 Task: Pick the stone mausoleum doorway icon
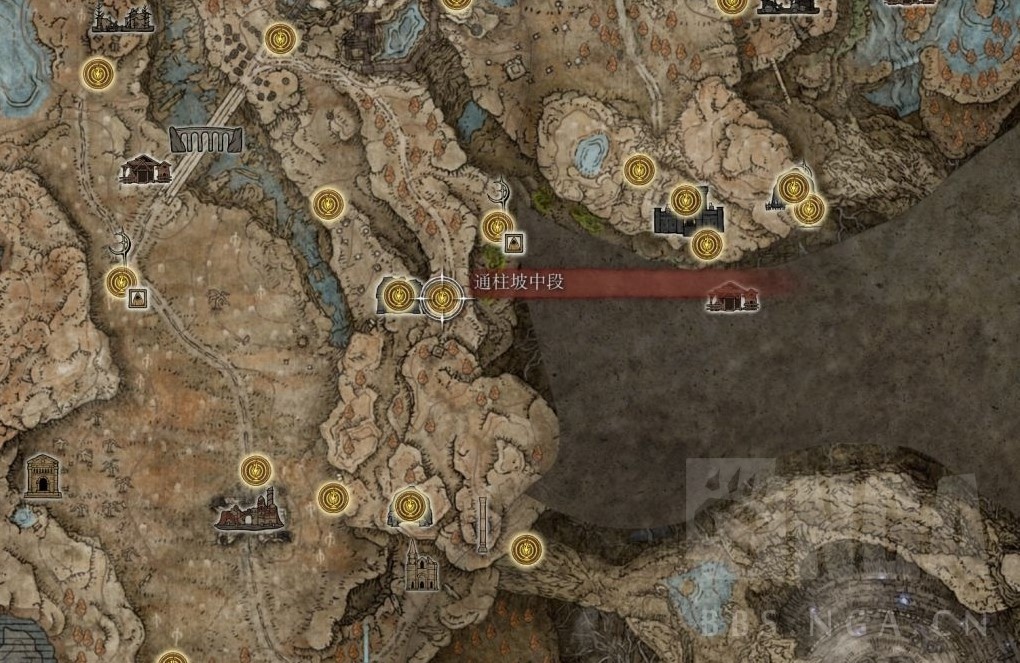point(42,475)
